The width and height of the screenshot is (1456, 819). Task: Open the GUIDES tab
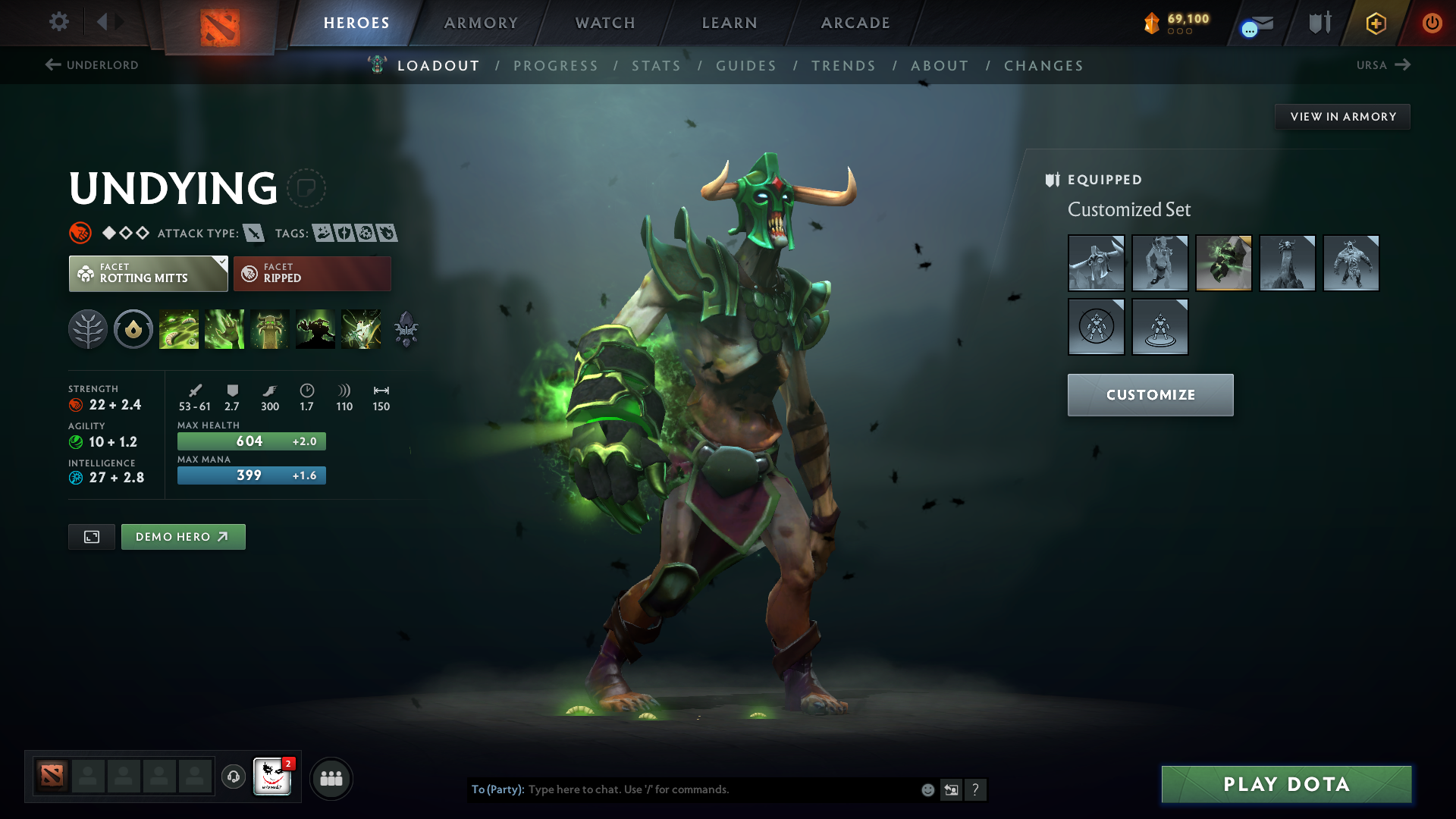pyautogui.click(x=746, y=66)
